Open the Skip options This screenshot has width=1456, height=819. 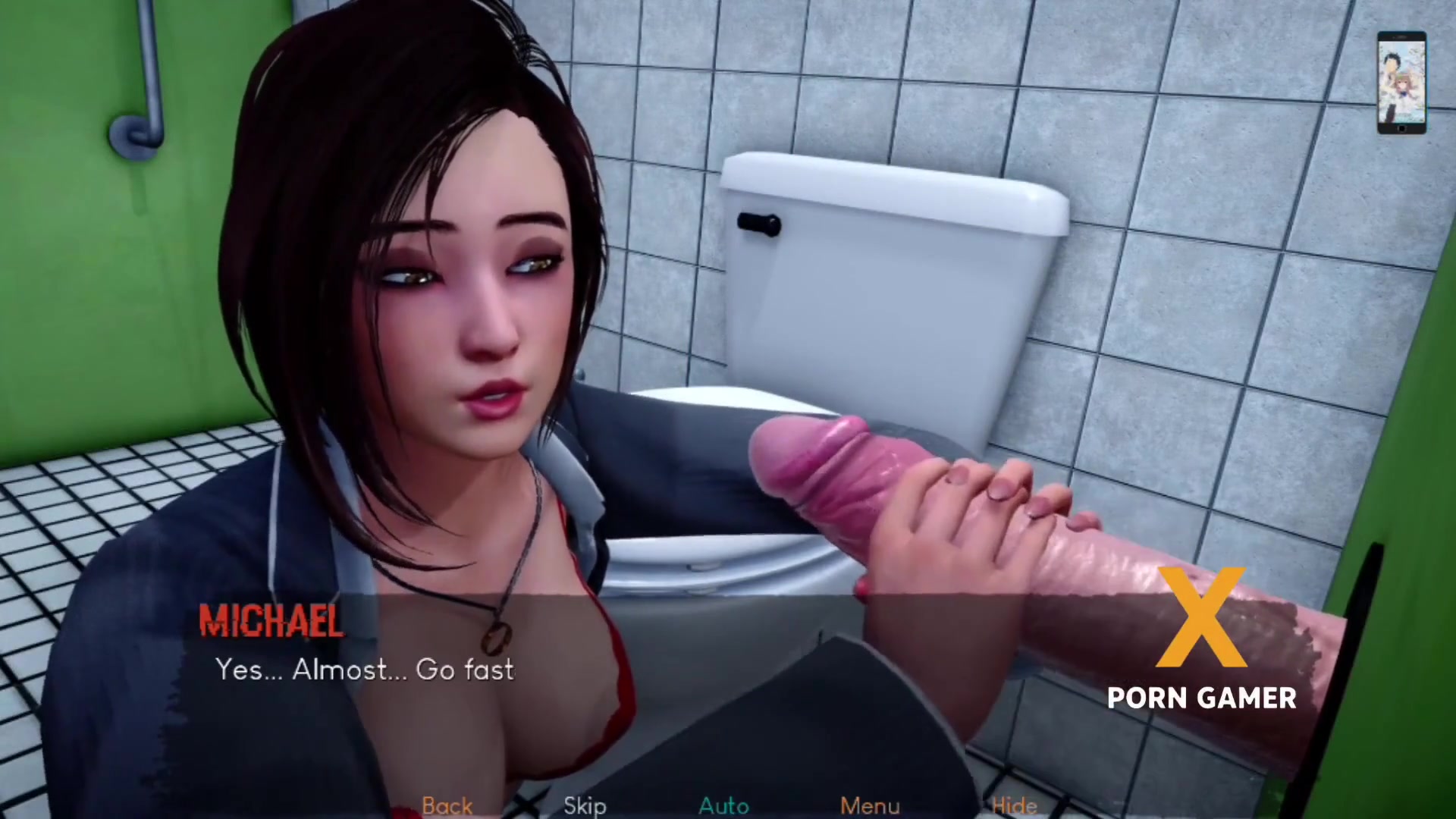[x=585, y=806]
